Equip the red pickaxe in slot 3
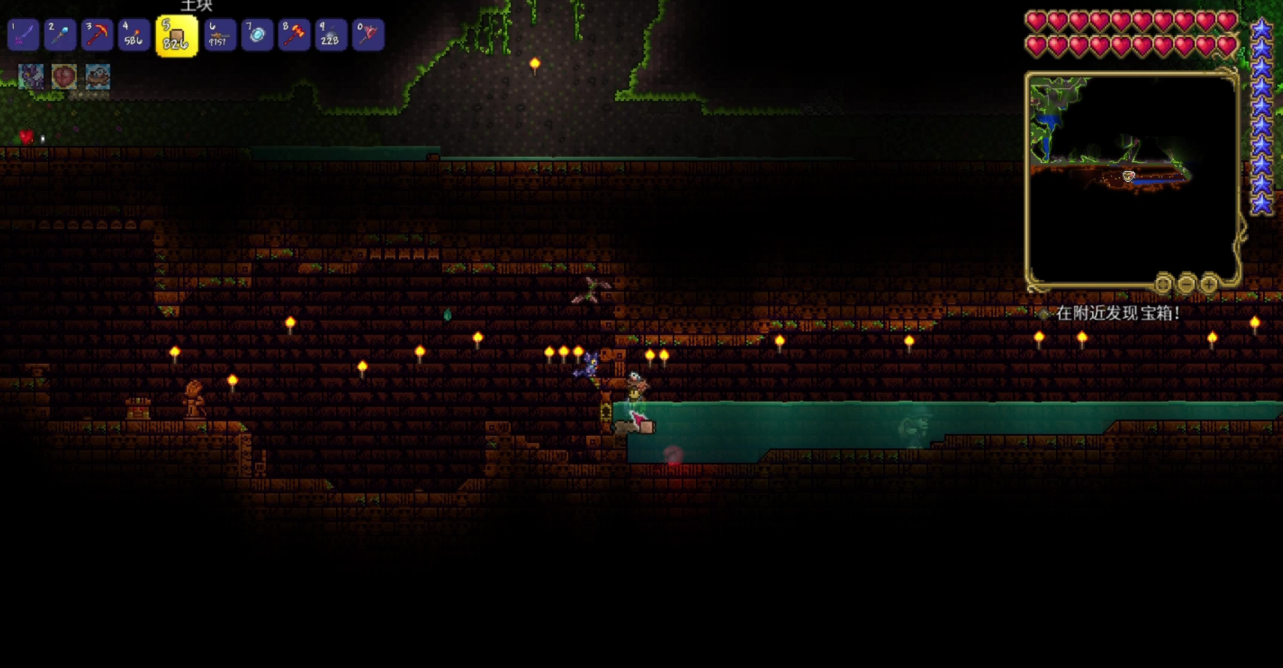The image size is (1283, 668). point(97,35)
